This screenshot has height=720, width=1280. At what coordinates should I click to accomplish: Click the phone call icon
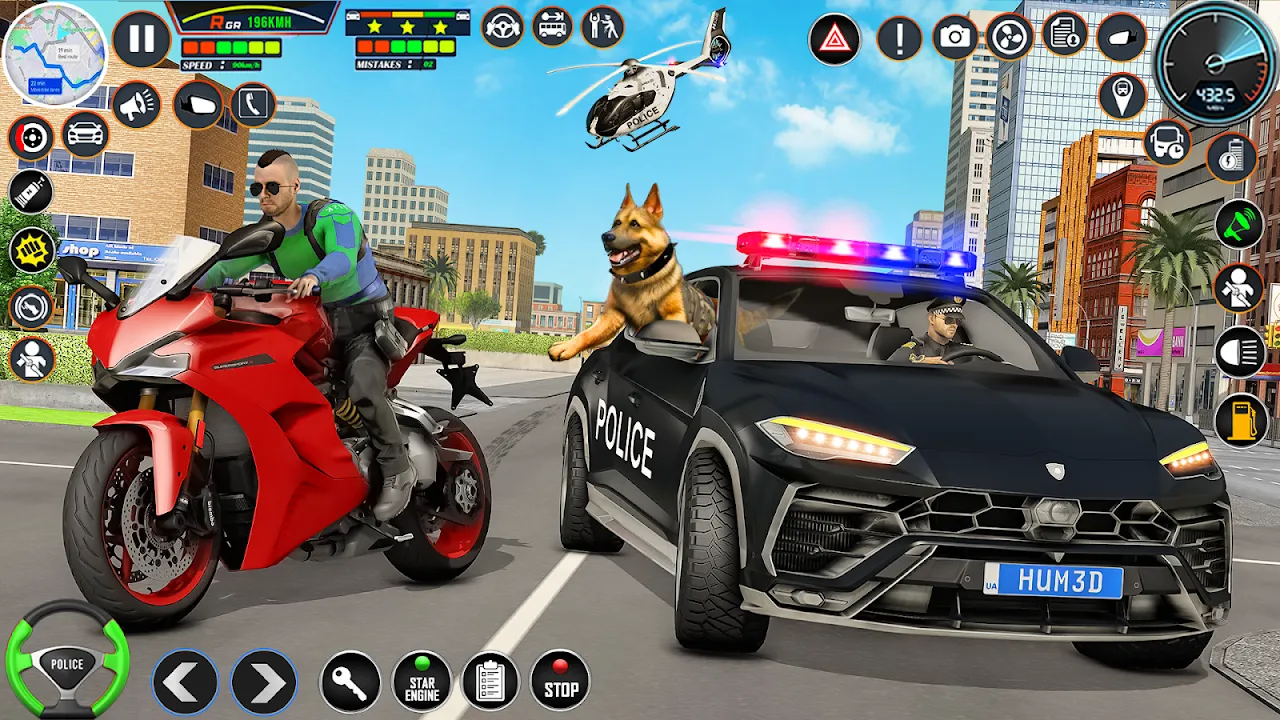pos(253,104)
